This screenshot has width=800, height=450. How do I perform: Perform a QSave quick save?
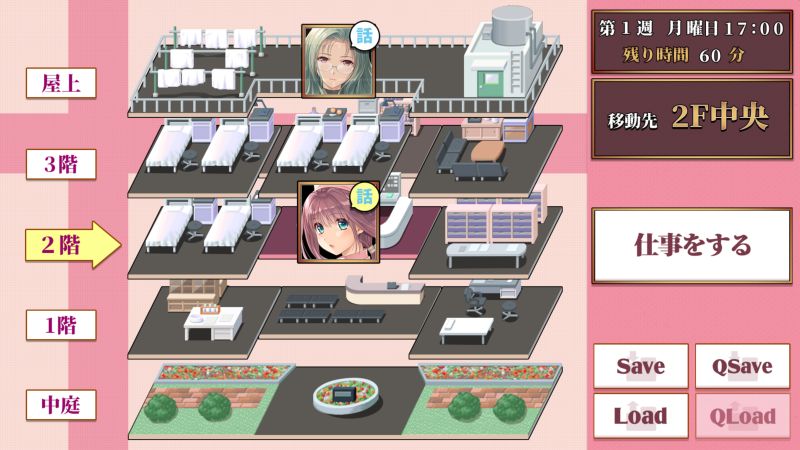[x=743, y=366]
